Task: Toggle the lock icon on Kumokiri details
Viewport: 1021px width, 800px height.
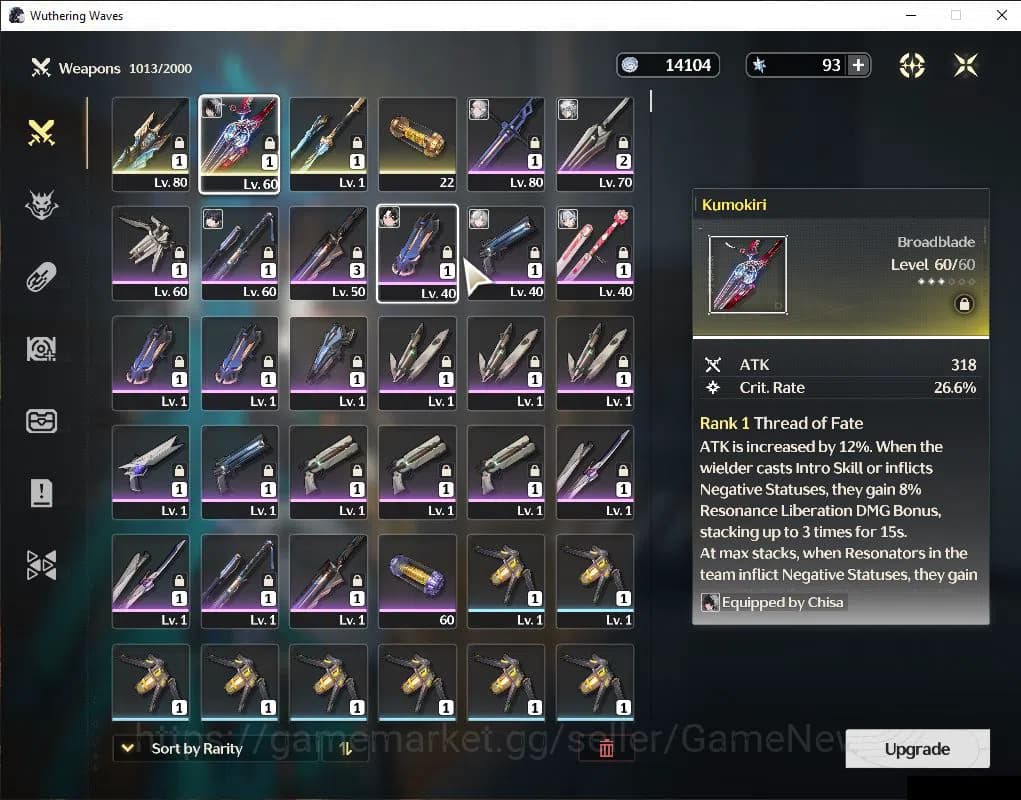Action: (964, 304)
